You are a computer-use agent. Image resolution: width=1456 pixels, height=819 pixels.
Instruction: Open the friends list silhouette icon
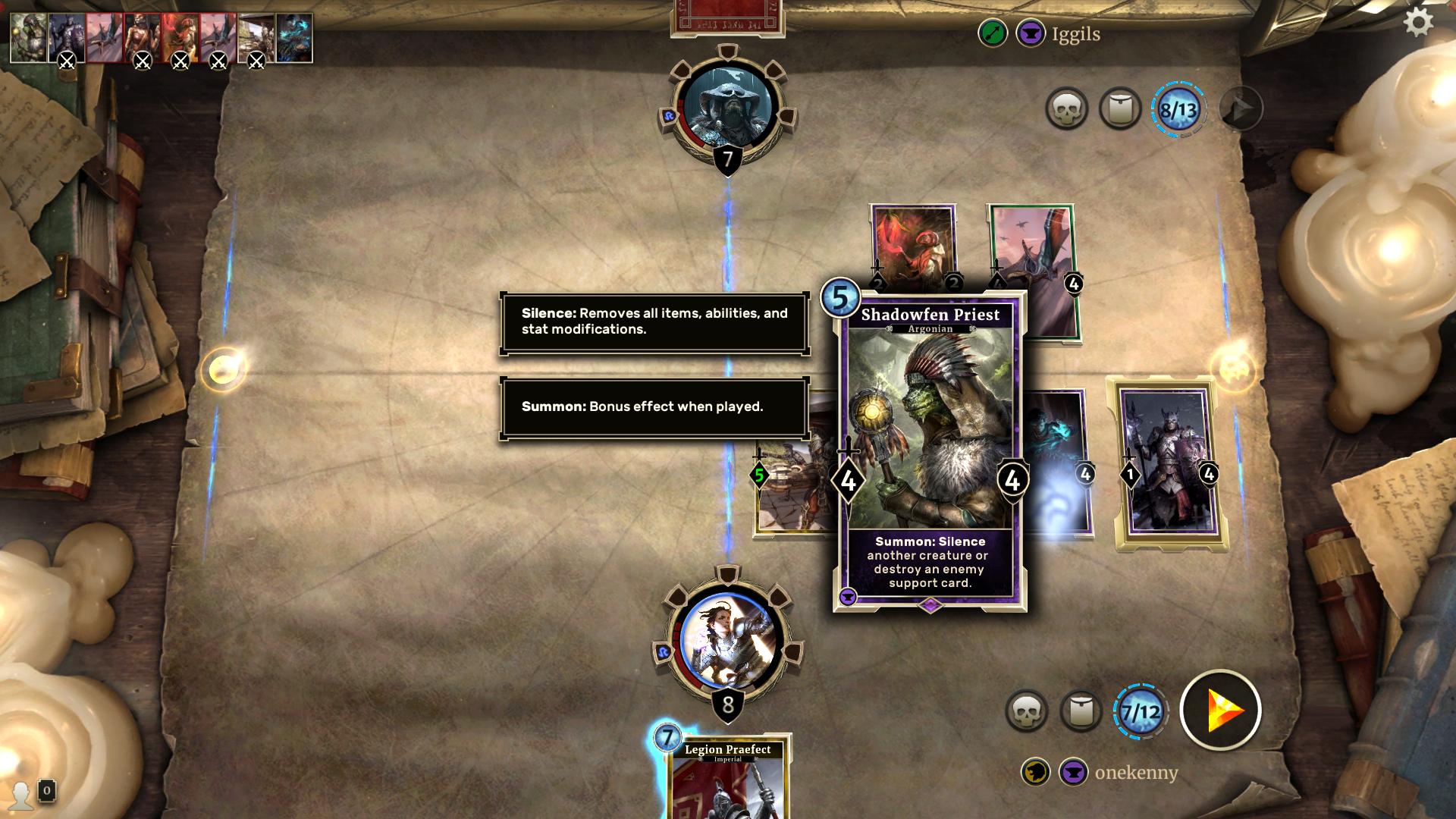click(x=21, y=794)
